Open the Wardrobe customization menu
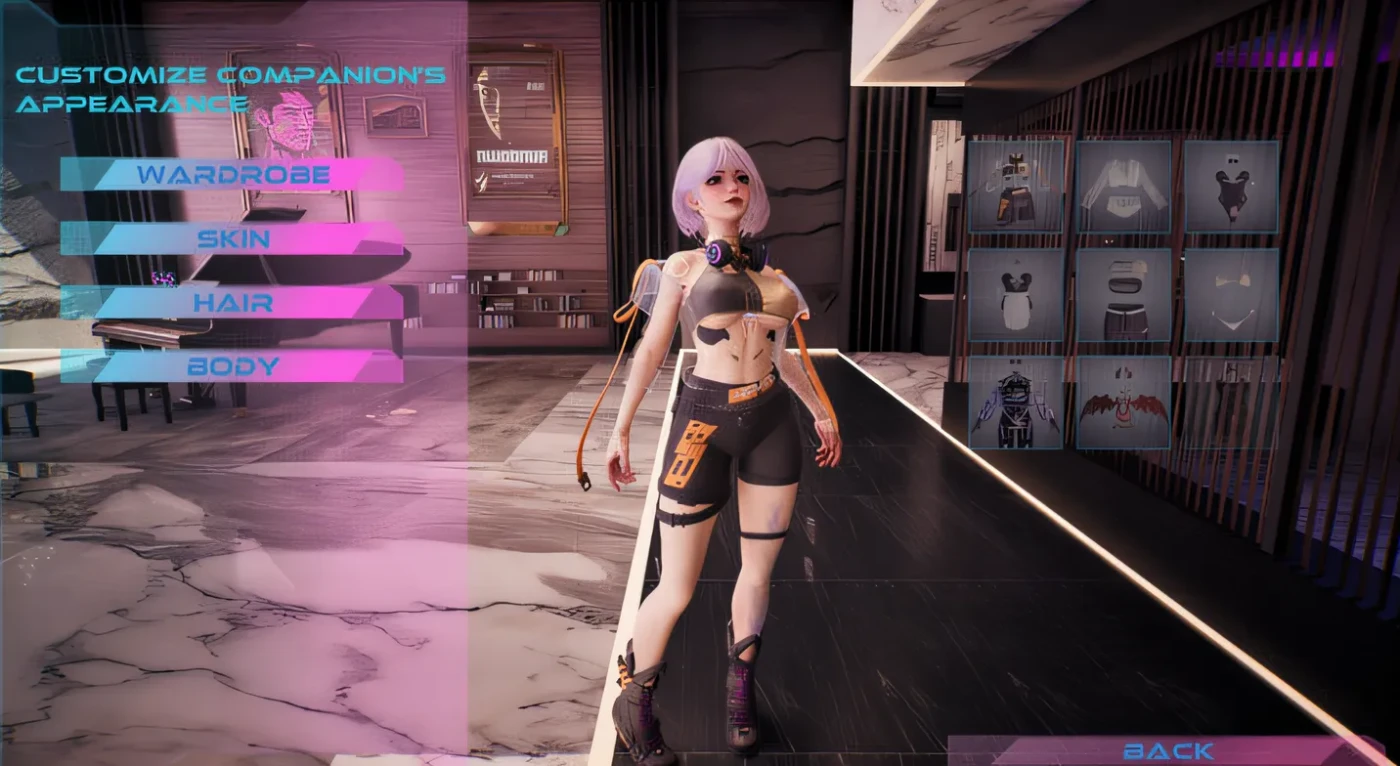The image size is (1400, 766). 232,175
